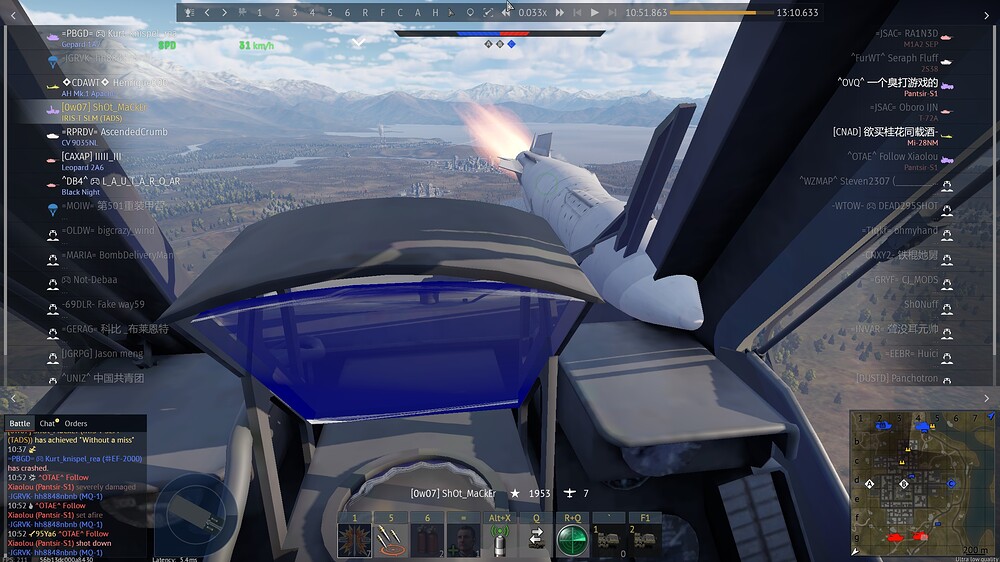
Task: Select the Battle log tab
Action: 20,423
